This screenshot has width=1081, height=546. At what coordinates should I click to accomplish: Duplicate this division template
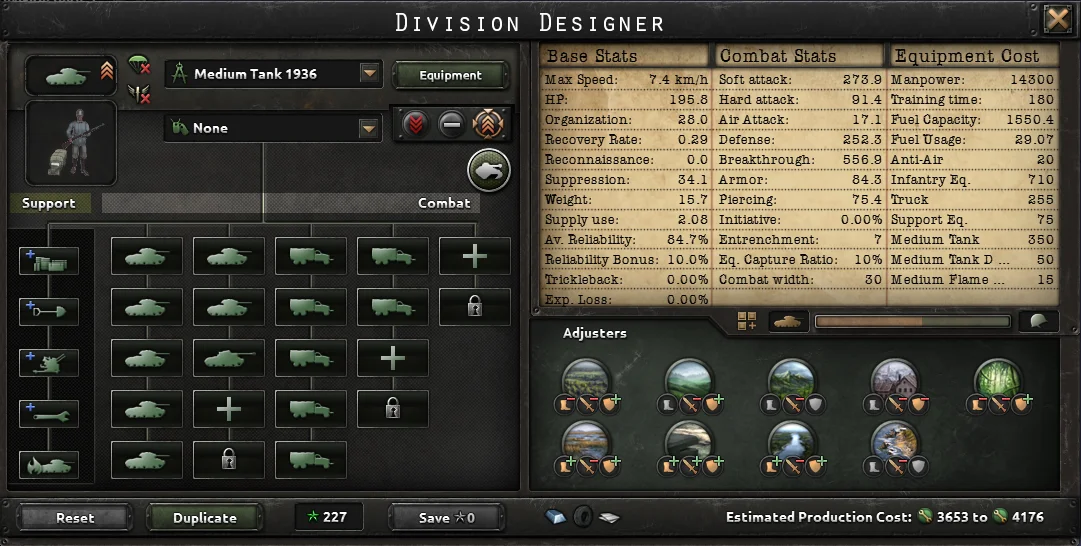(x=205, y=518)
